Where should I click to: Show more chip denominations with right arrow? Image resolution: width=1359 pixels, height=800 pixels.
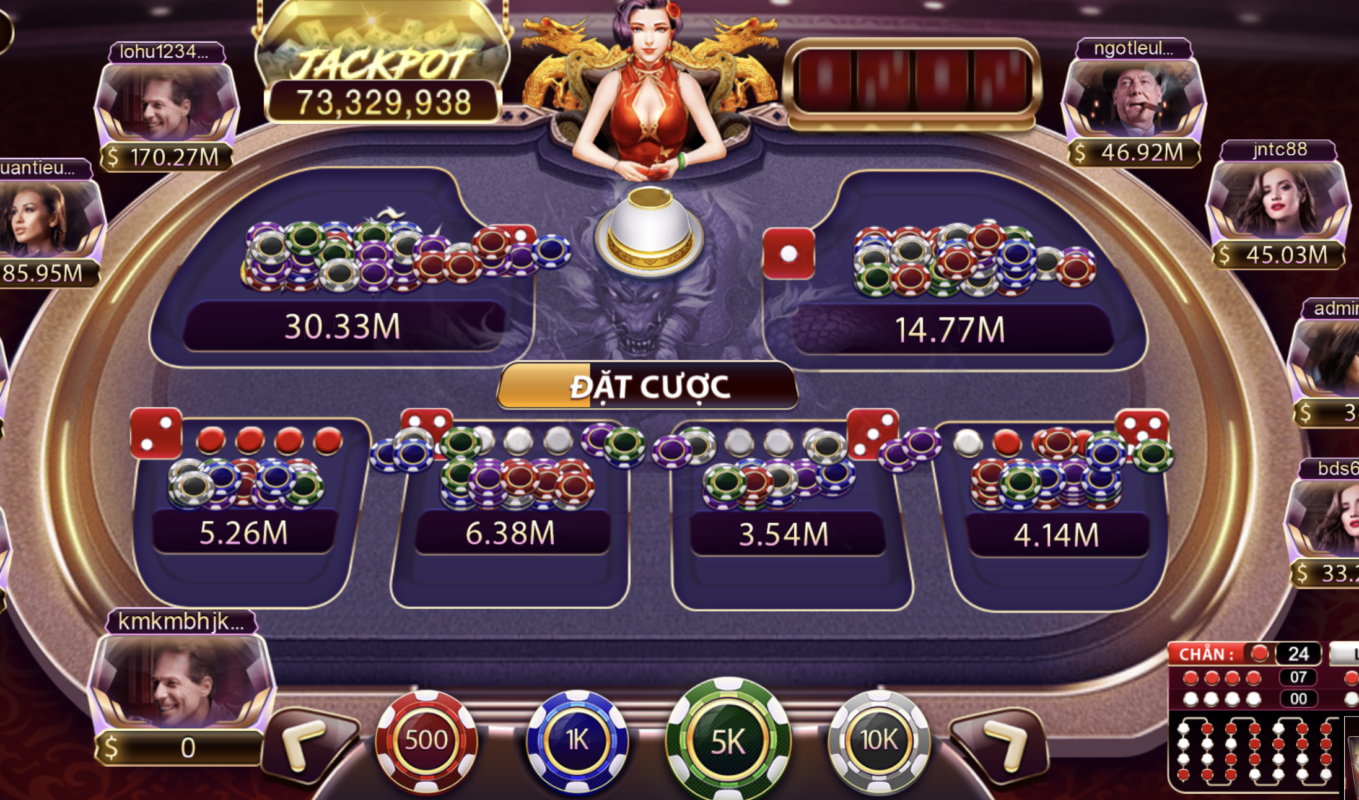(998, 745)
